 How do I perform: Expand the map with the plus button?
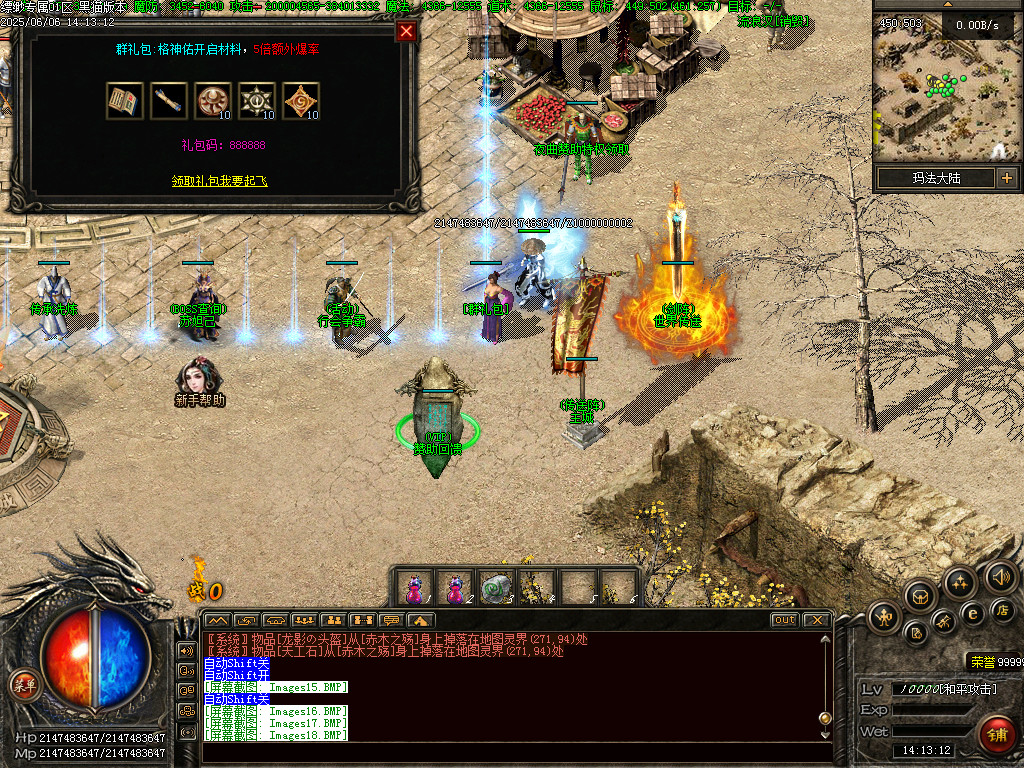click(x=1006, y=179)
